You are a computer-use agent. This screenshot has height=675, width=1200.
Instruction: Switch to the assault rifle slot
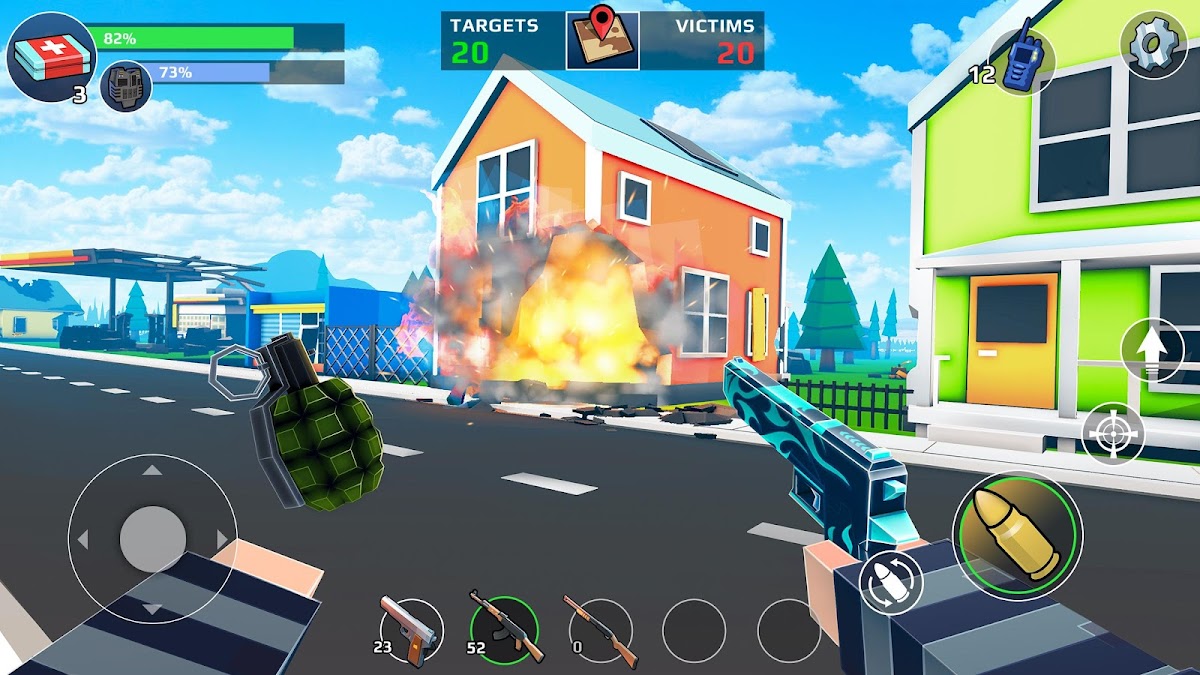coord(505,630)
